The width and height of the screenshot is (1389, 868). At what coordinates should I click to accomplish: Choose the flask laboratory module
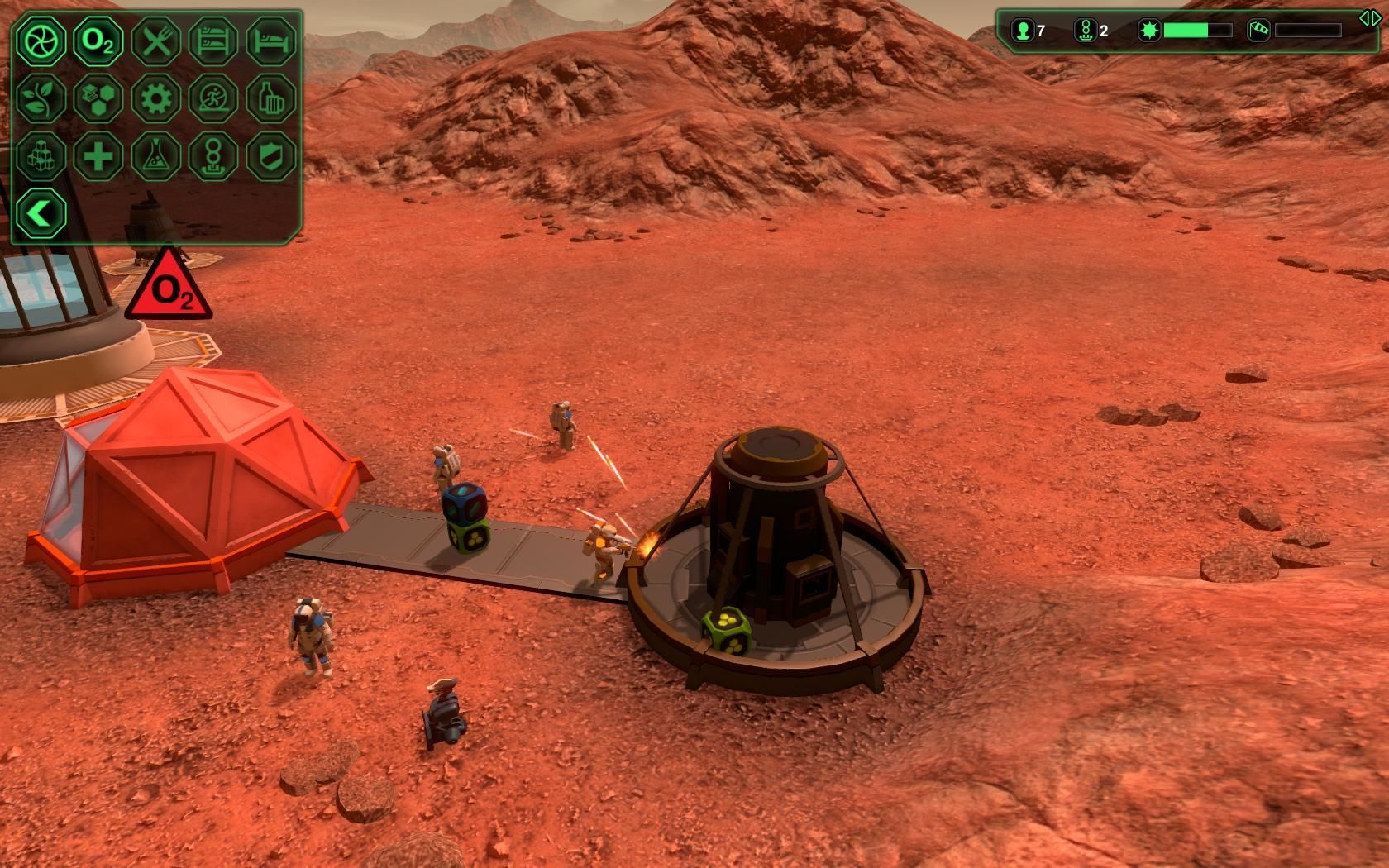156,155
